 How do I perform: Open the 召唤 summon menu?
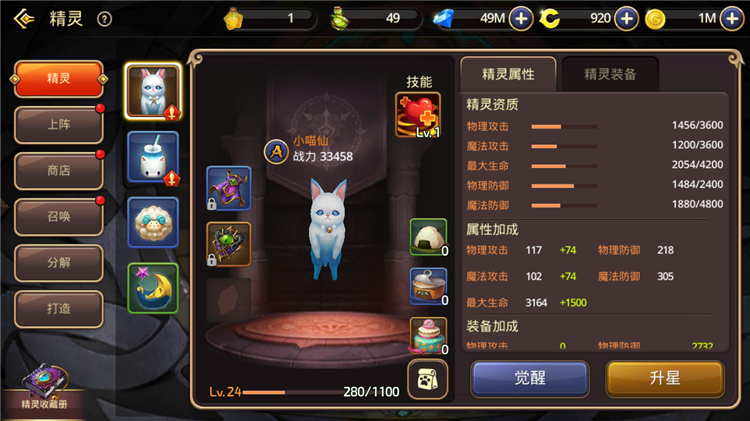point(59,217)
